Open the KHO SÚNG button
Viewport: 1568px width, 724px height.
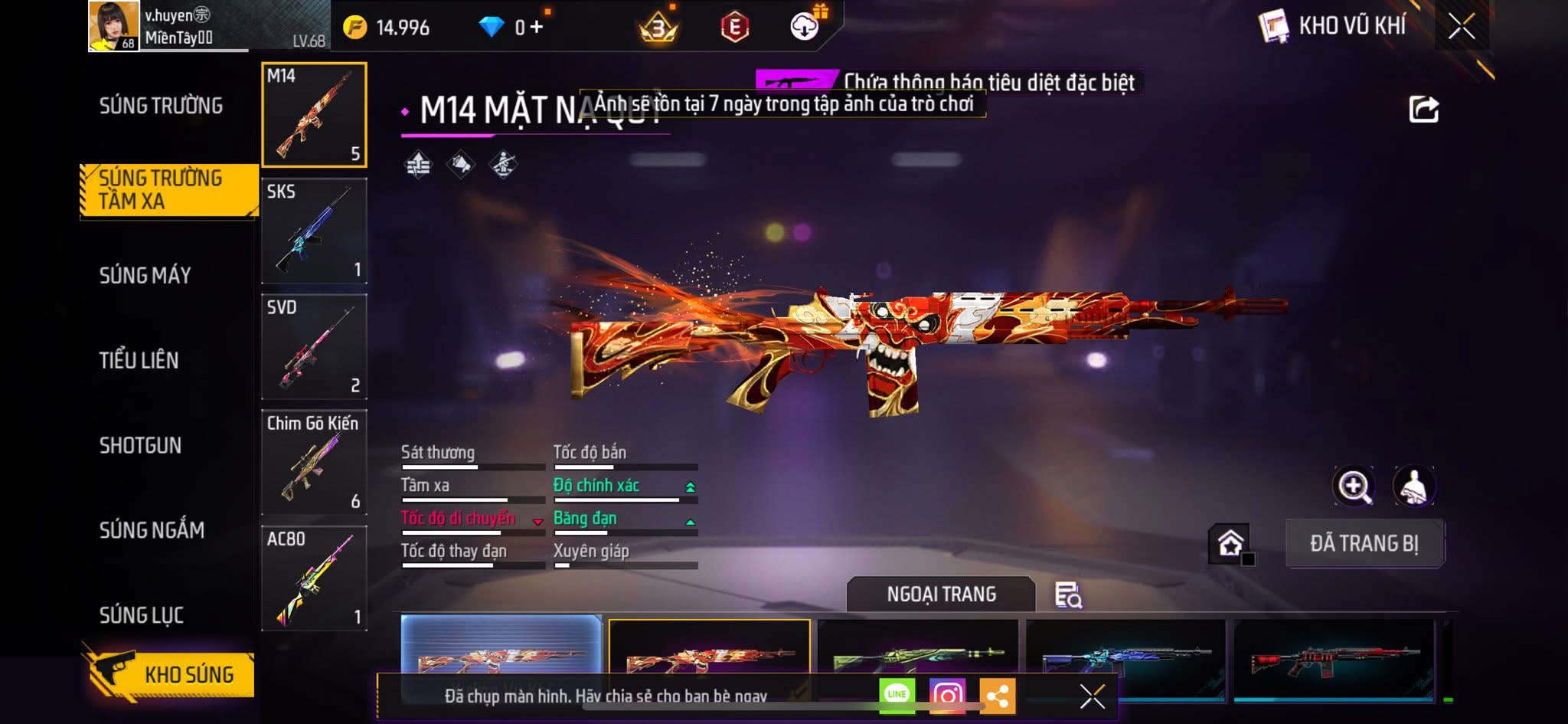(x=170, y=674)
